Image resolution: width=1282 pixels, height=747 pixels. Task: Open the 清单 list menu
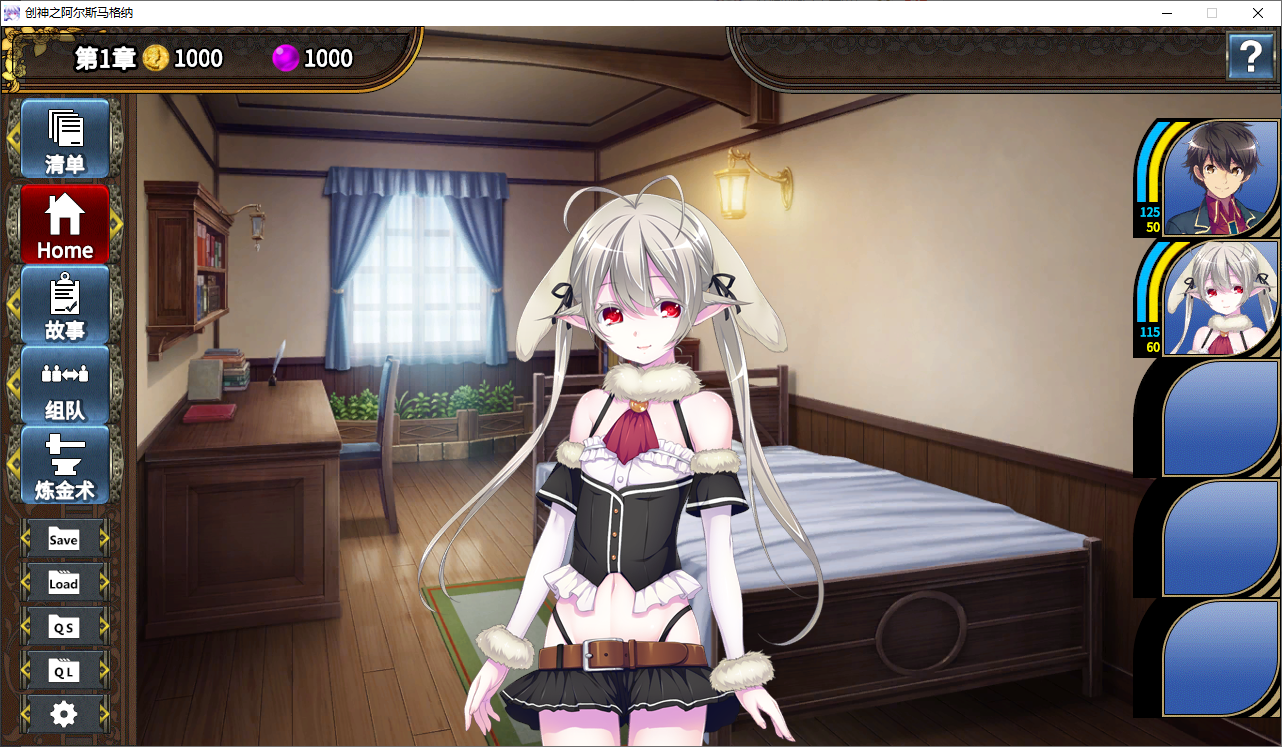[x=65, y=138]
